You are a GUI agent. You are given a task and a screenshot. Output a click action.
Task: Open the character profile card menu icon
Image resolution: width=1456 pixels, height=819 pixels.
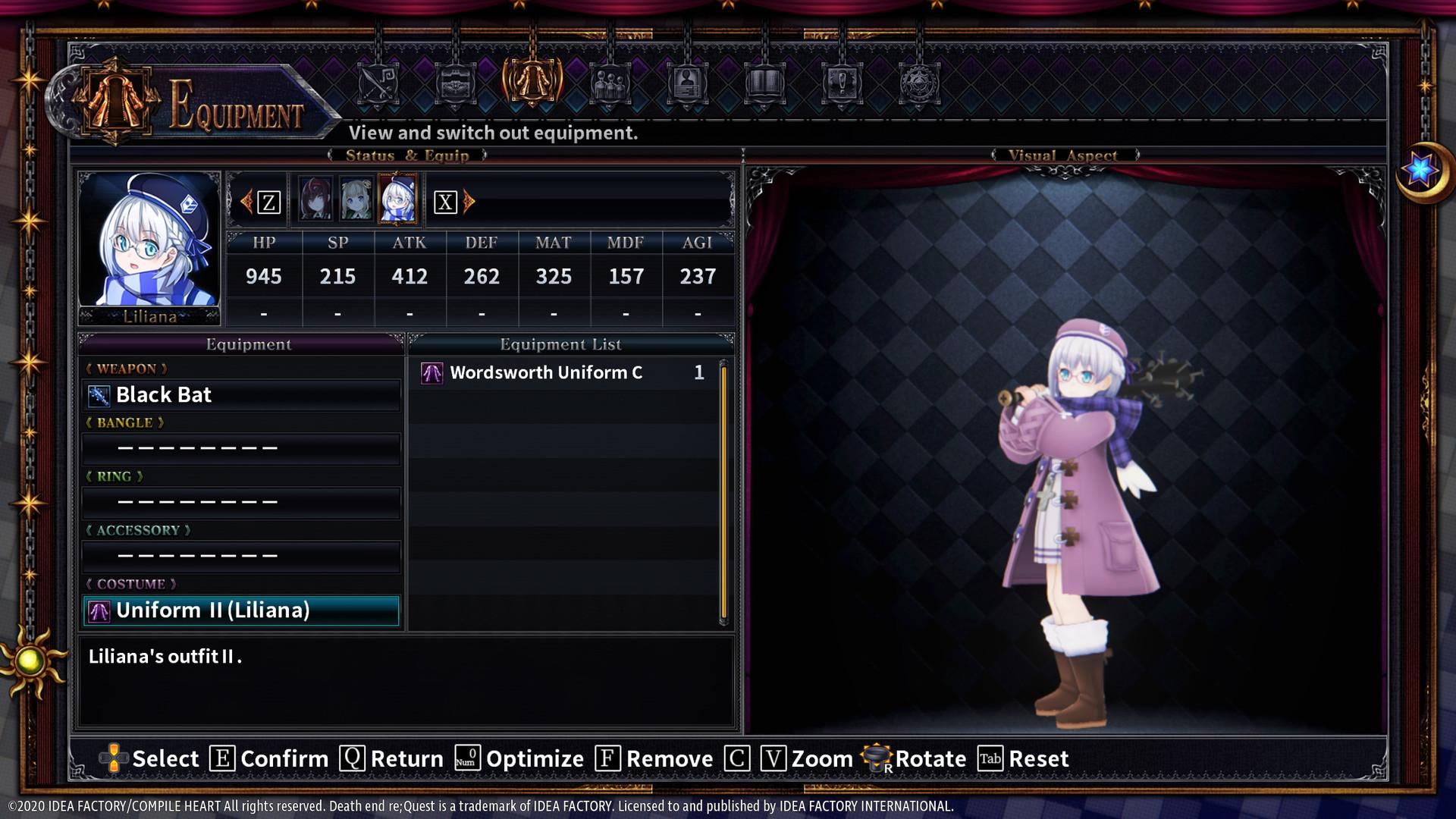687,83
